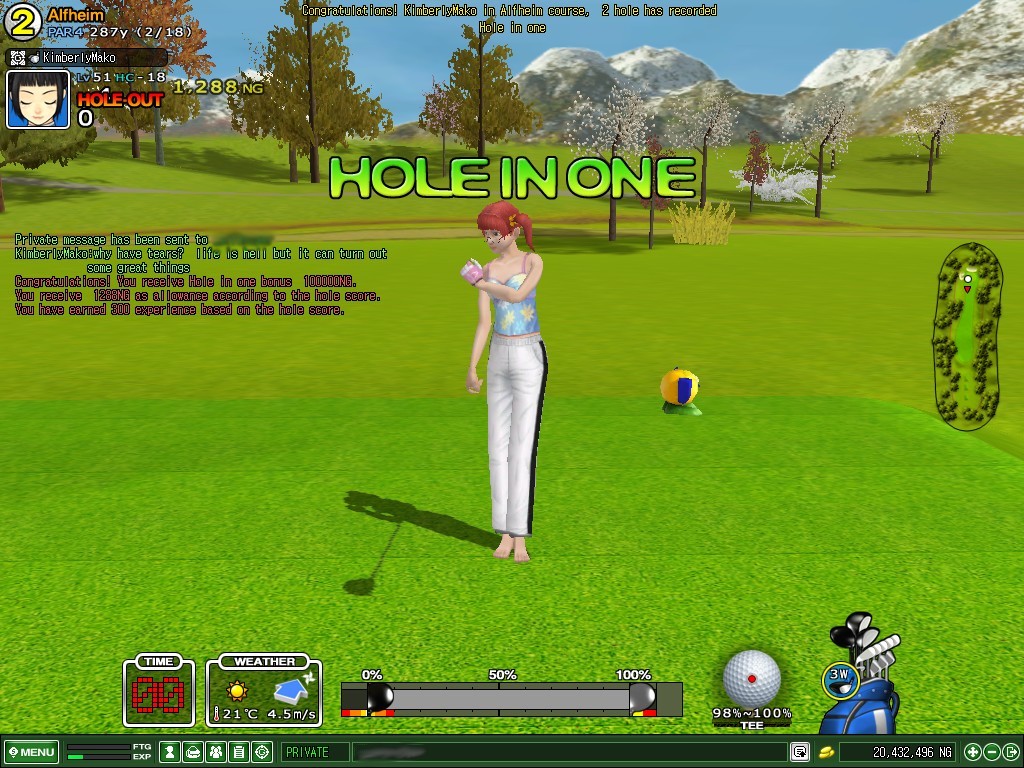Switch the PRIVATE chat channel selector

pos(315,752)
